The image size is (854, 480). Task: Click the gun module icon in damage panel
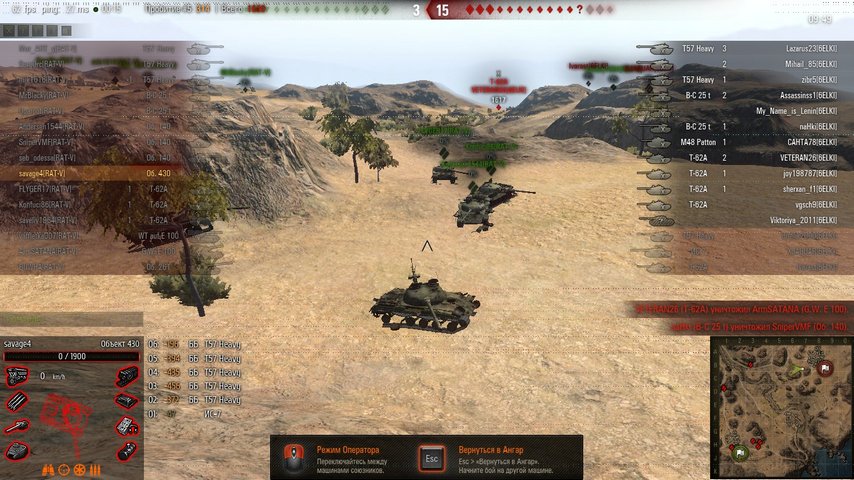point(17,426)
